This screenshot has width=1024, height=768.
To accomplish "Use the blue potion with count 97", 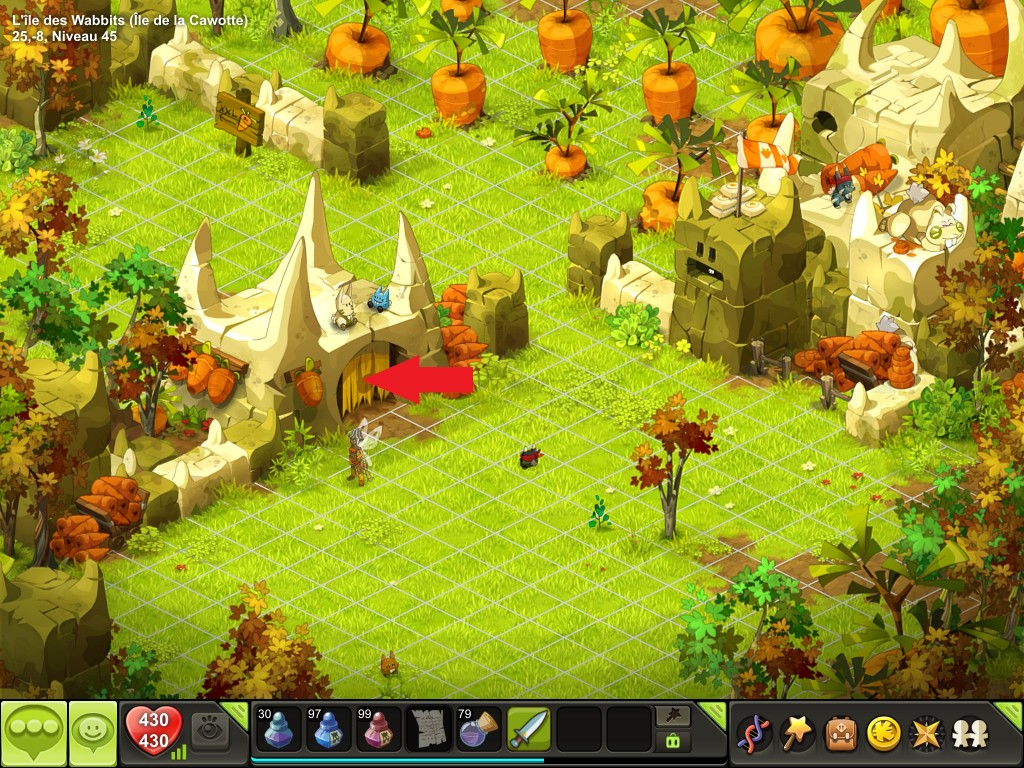I will (329, 729).
